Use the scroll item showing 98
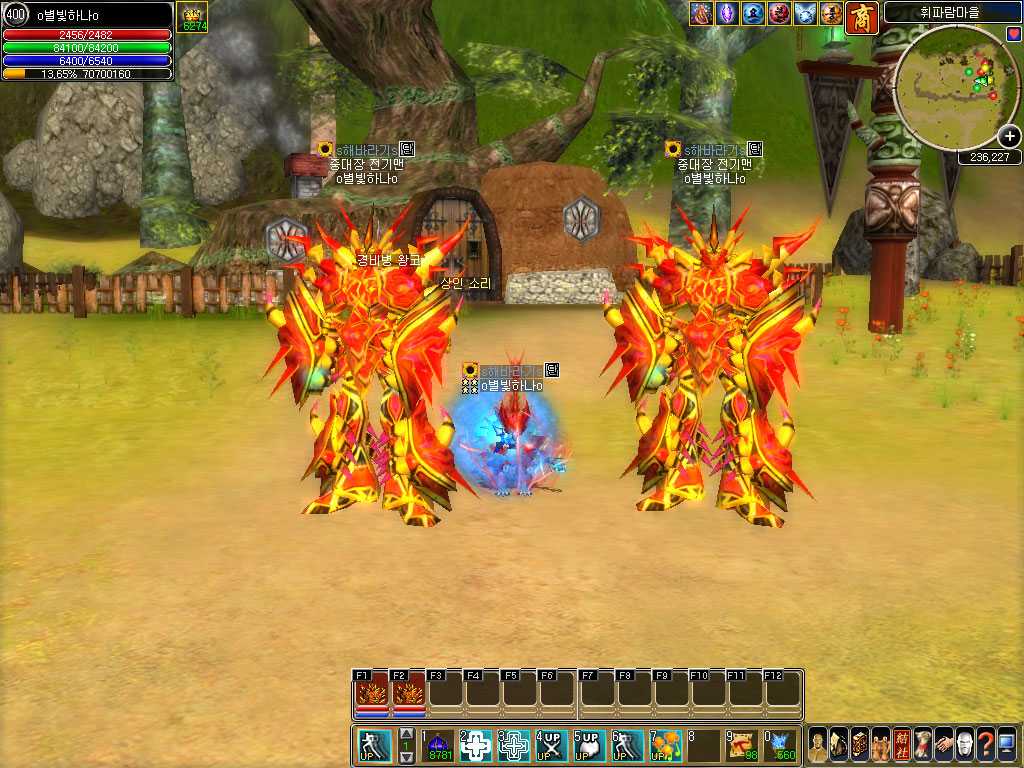 (742, 745)
